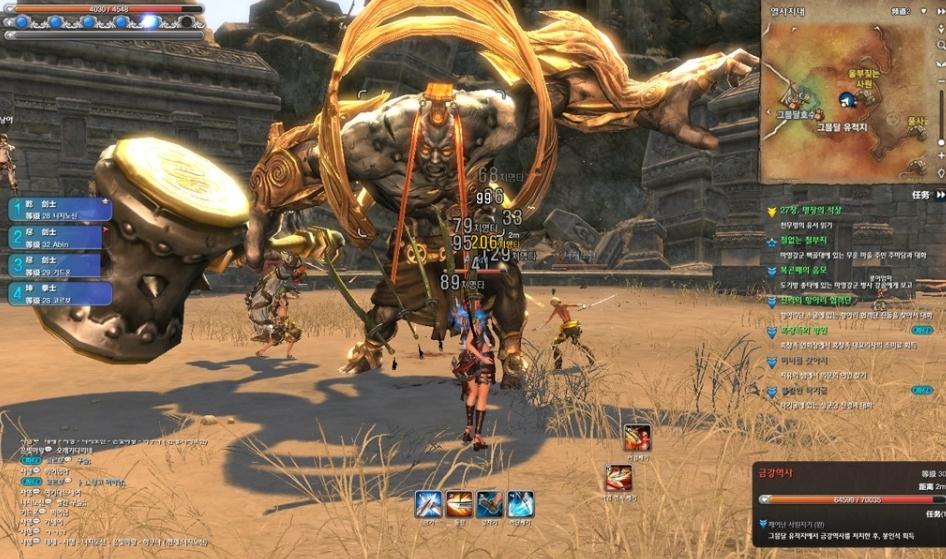Select party member 3 level 29 frame
Viewport: 946px width, 559px height.
click(x=60, y=265)
